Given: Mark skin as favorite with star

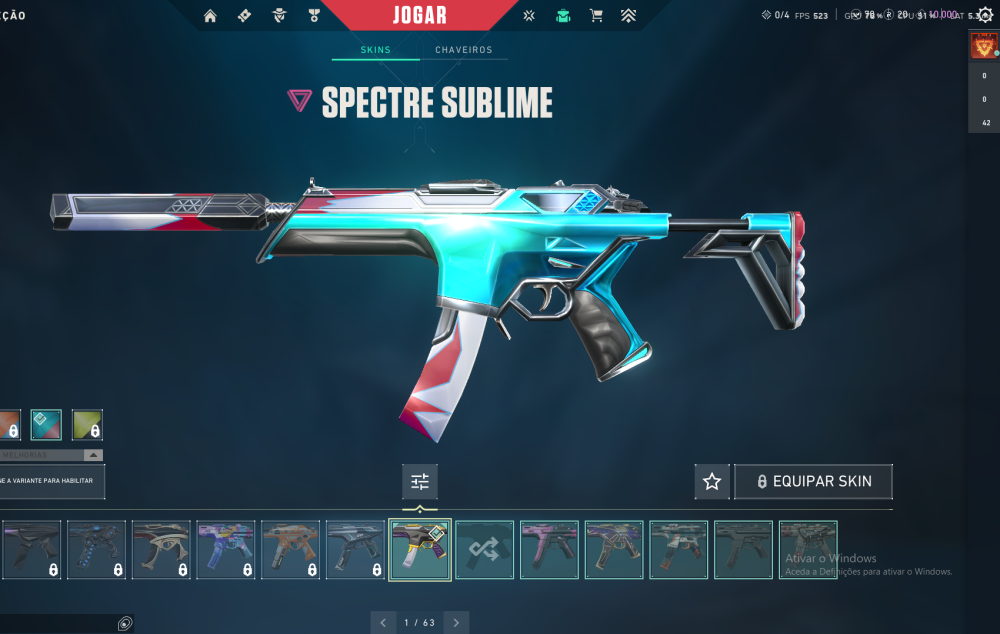Looking at the screenshot, I should (712, 482).
